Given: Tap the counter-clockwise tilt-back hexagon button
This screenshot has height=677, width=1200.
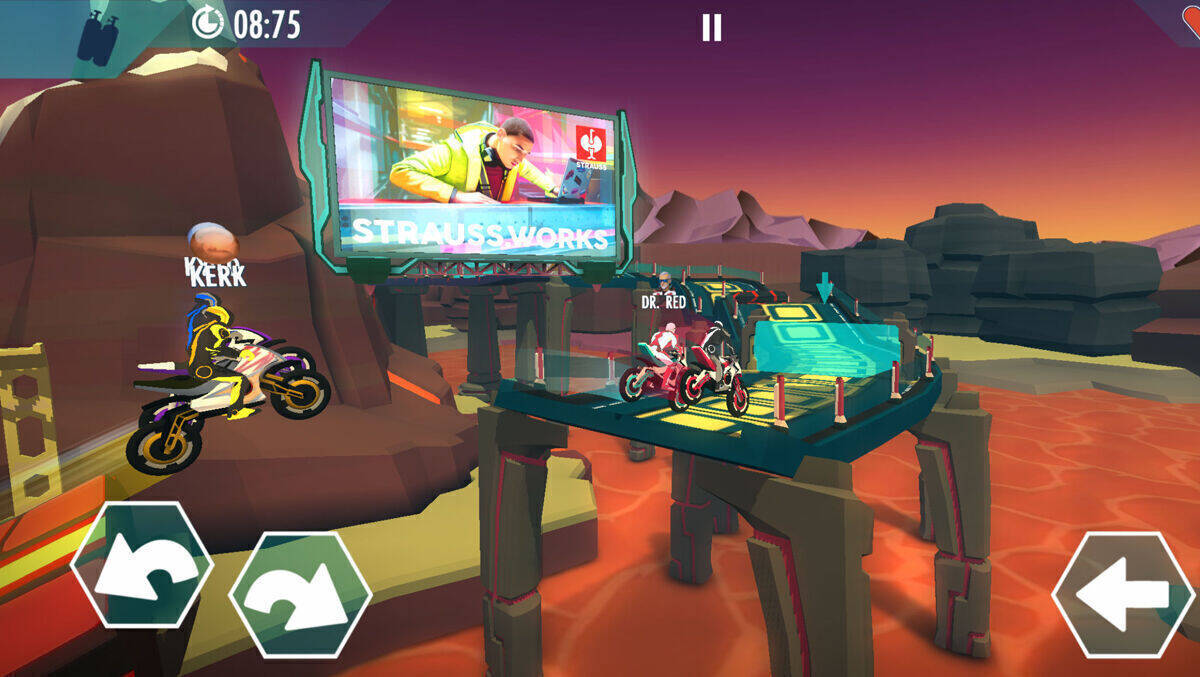Looking at the screenshot, I should [x=141, y=564].
